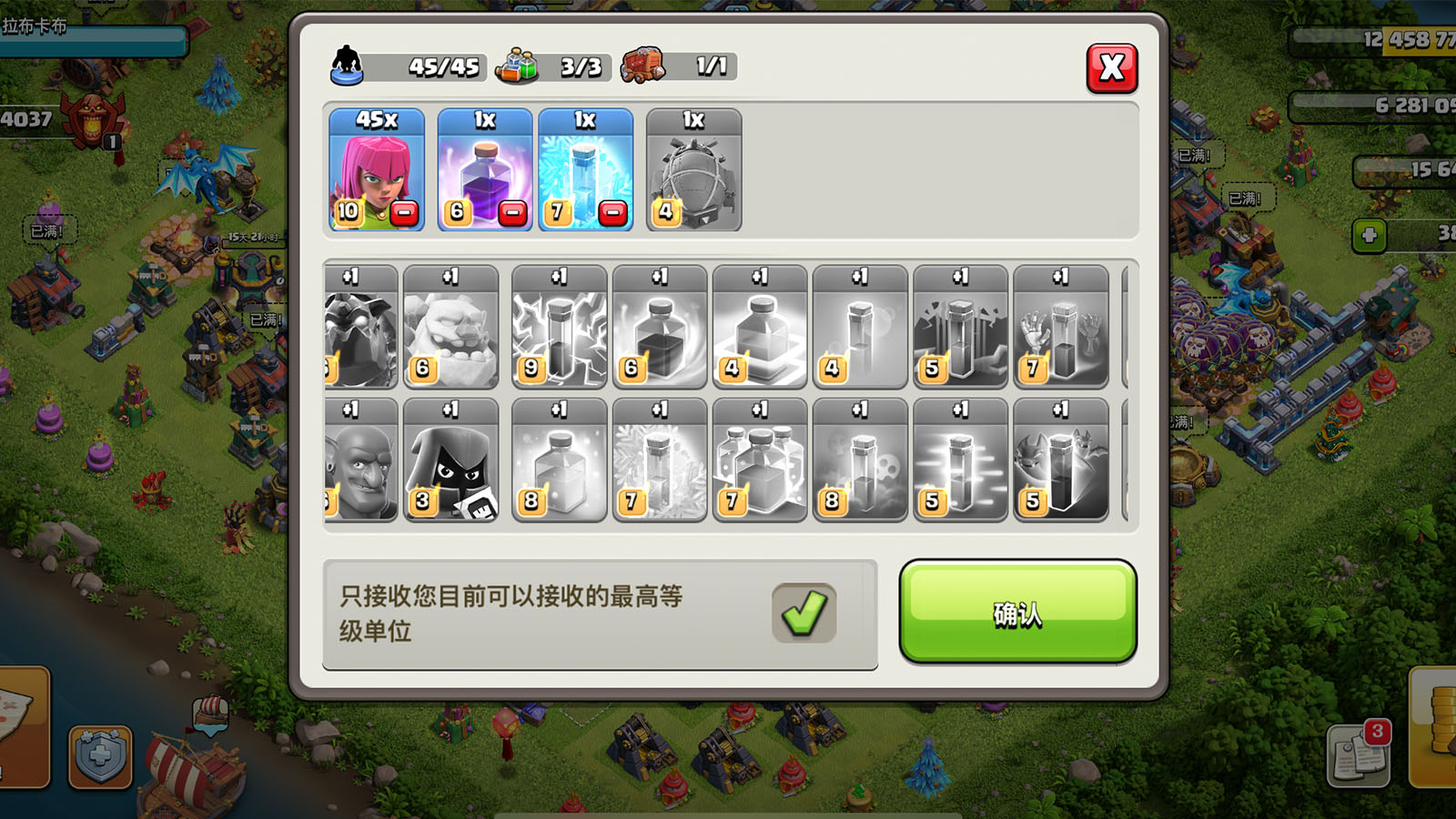Remove archers with the minus button
The height and width of the screenshot is (819, 1456).
coord(404,213)
